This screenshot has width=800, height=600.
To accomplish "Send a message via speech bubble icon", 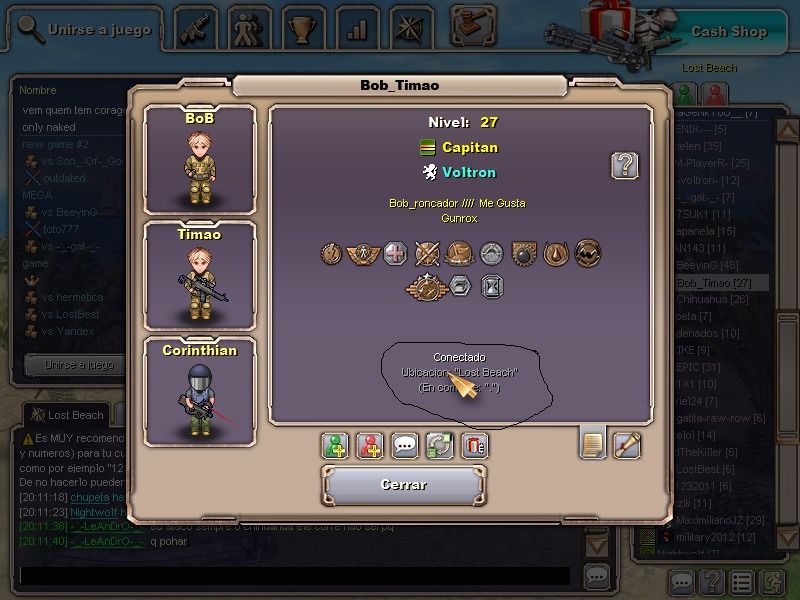I will 405,445.
